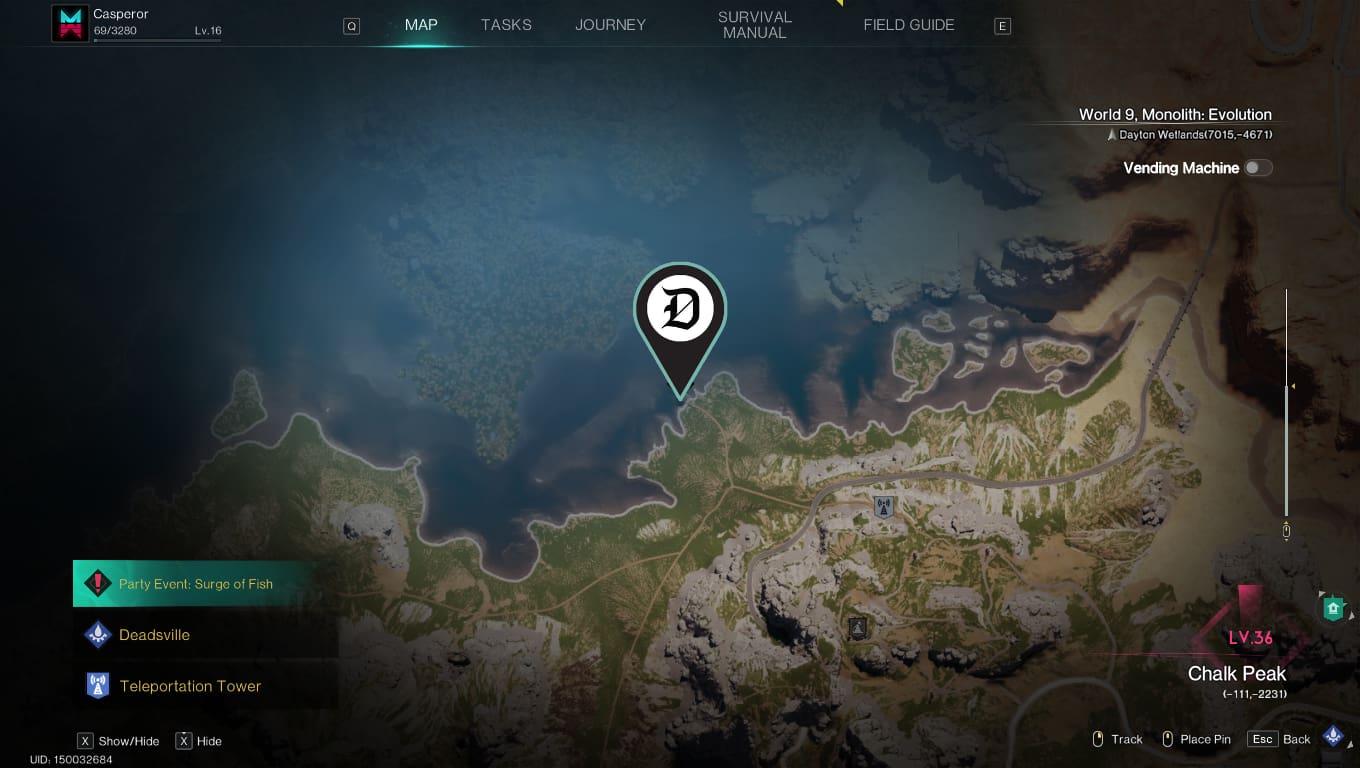Open the FIELD GUIDE tab
Viewport: 1360px width, 768px height.
(908, 24)
